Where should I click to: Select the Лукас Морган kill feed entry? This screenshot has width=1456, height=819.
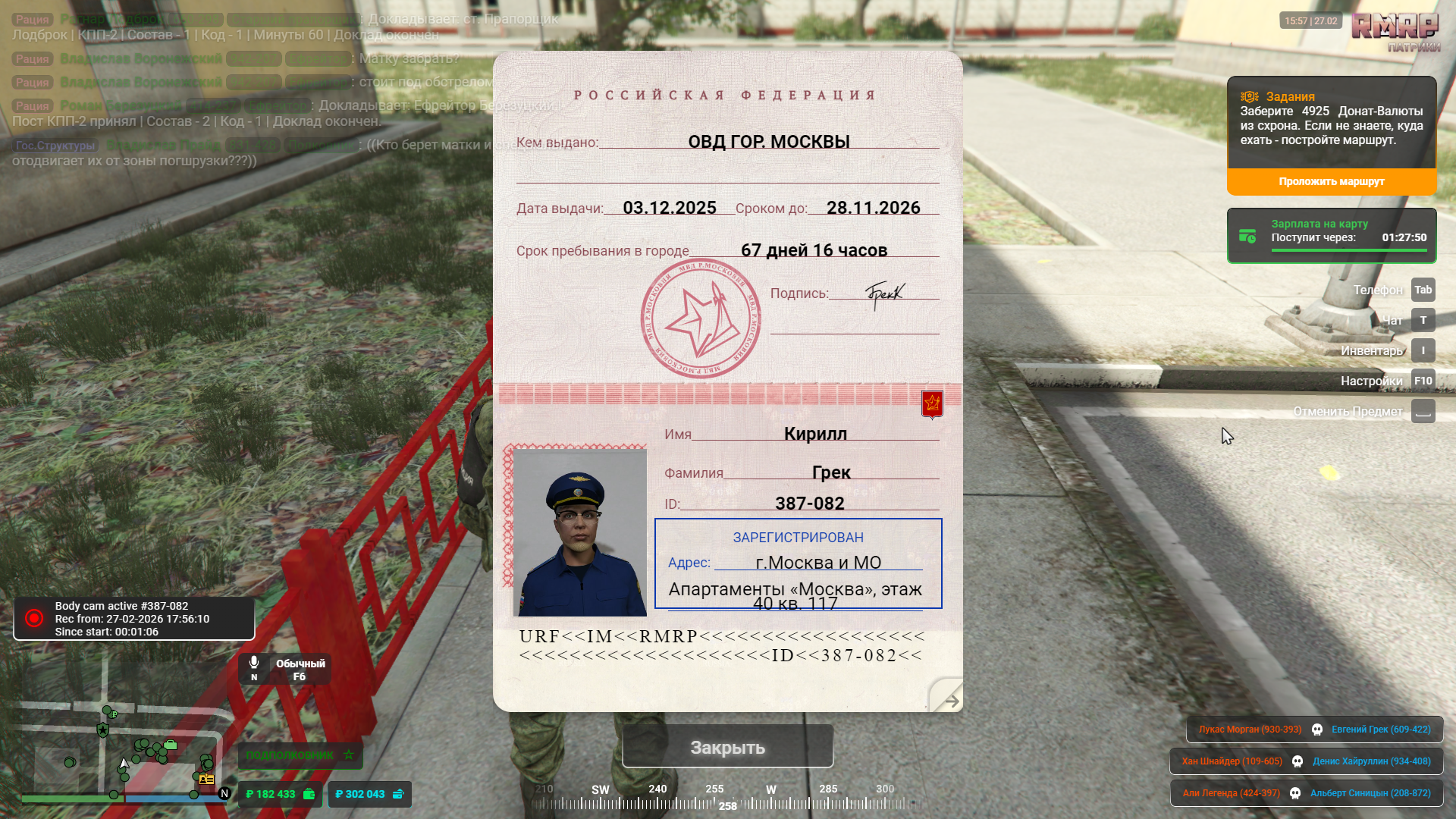click(1250, 730)
